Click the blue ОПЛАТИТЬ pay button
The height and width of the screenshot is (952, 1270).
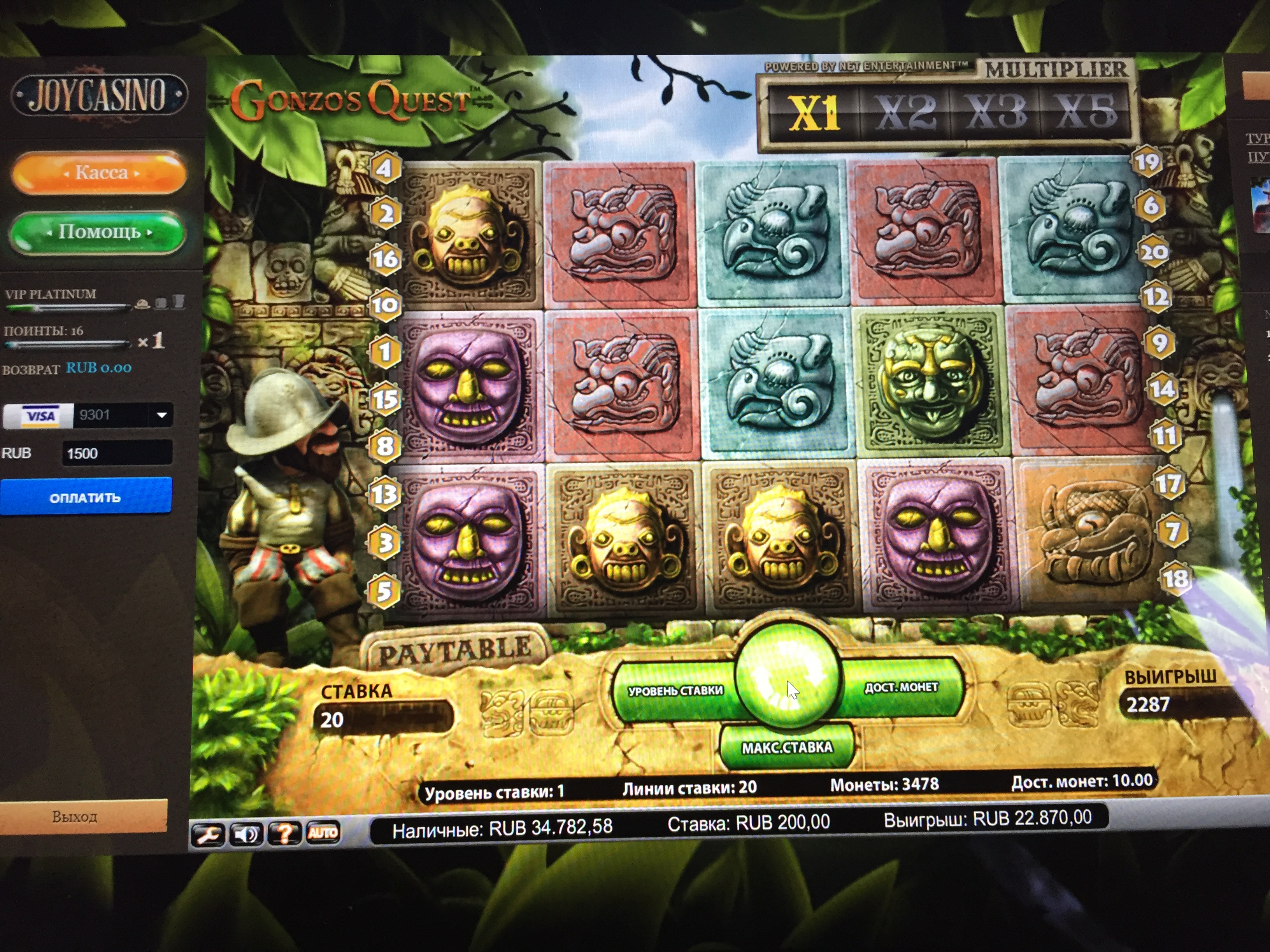[86, 497]
